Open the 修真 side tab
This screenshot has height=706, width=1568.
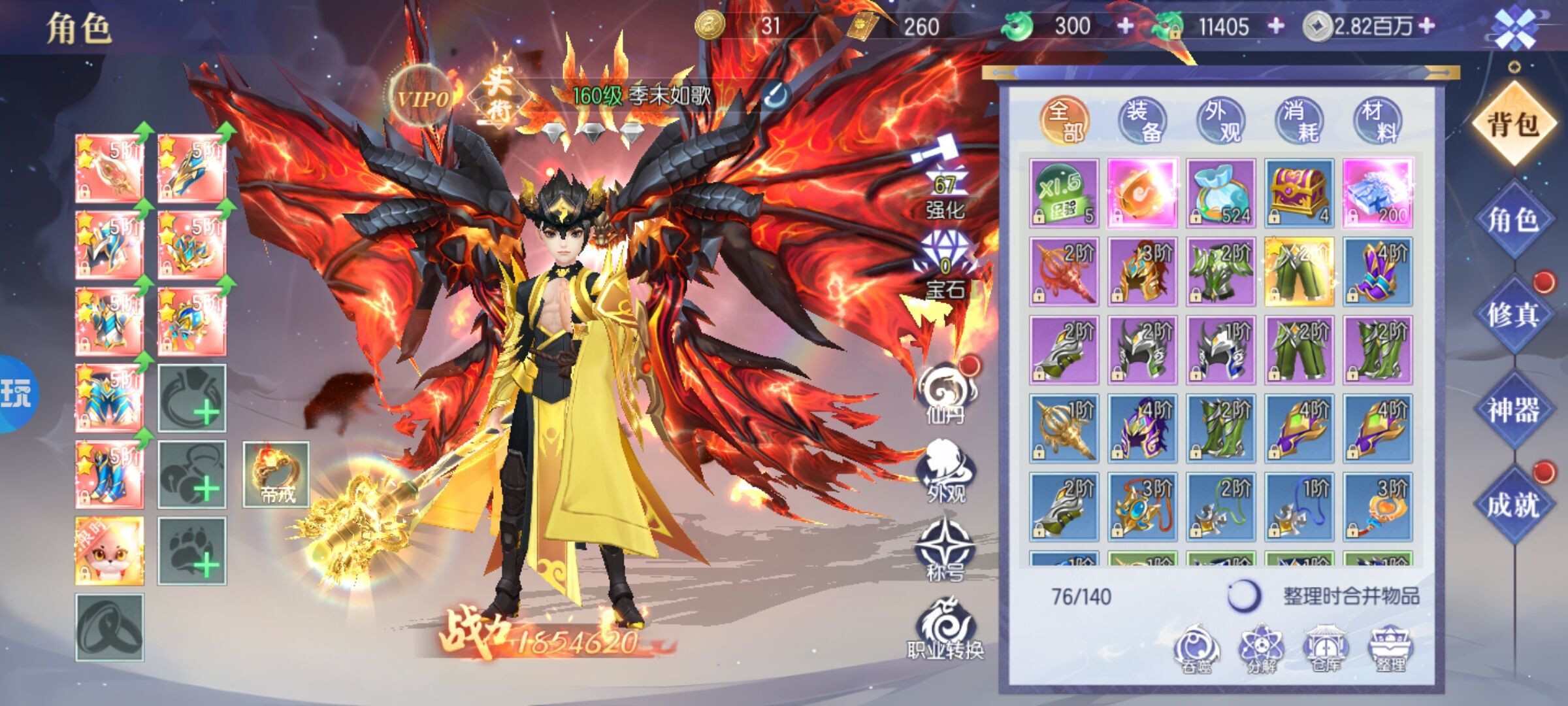click(1513, 314)
